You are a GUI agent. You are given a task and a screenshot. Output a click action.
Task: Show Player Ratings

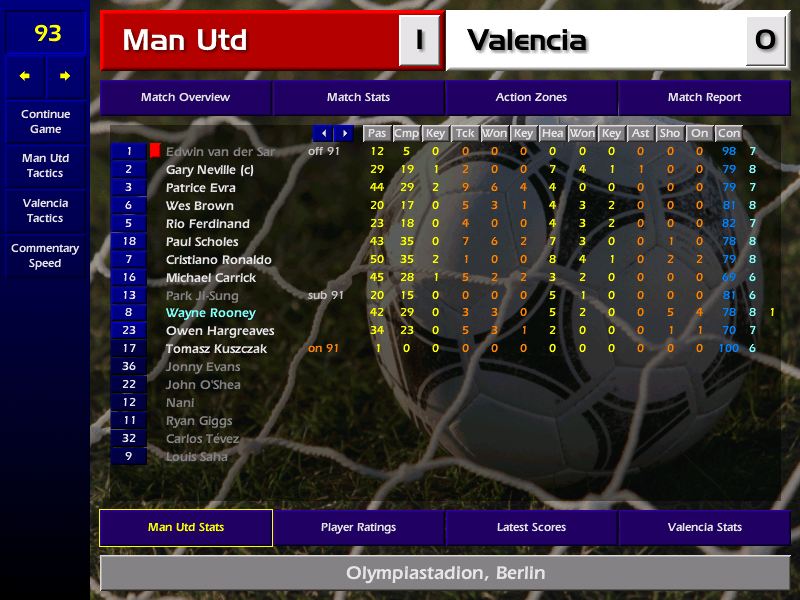[358, 527]
